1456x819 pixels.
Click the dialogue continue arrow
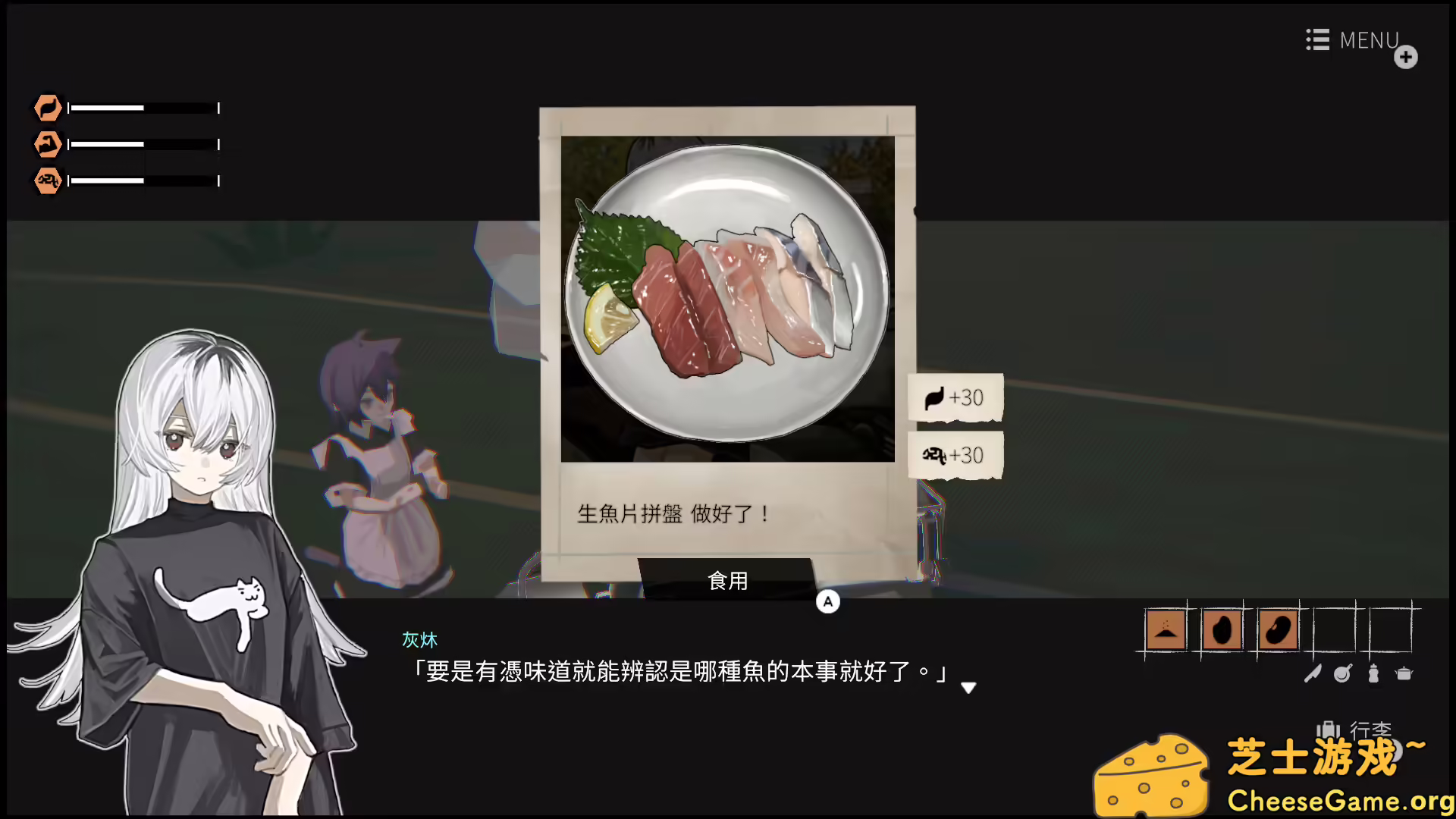[969, 689]
